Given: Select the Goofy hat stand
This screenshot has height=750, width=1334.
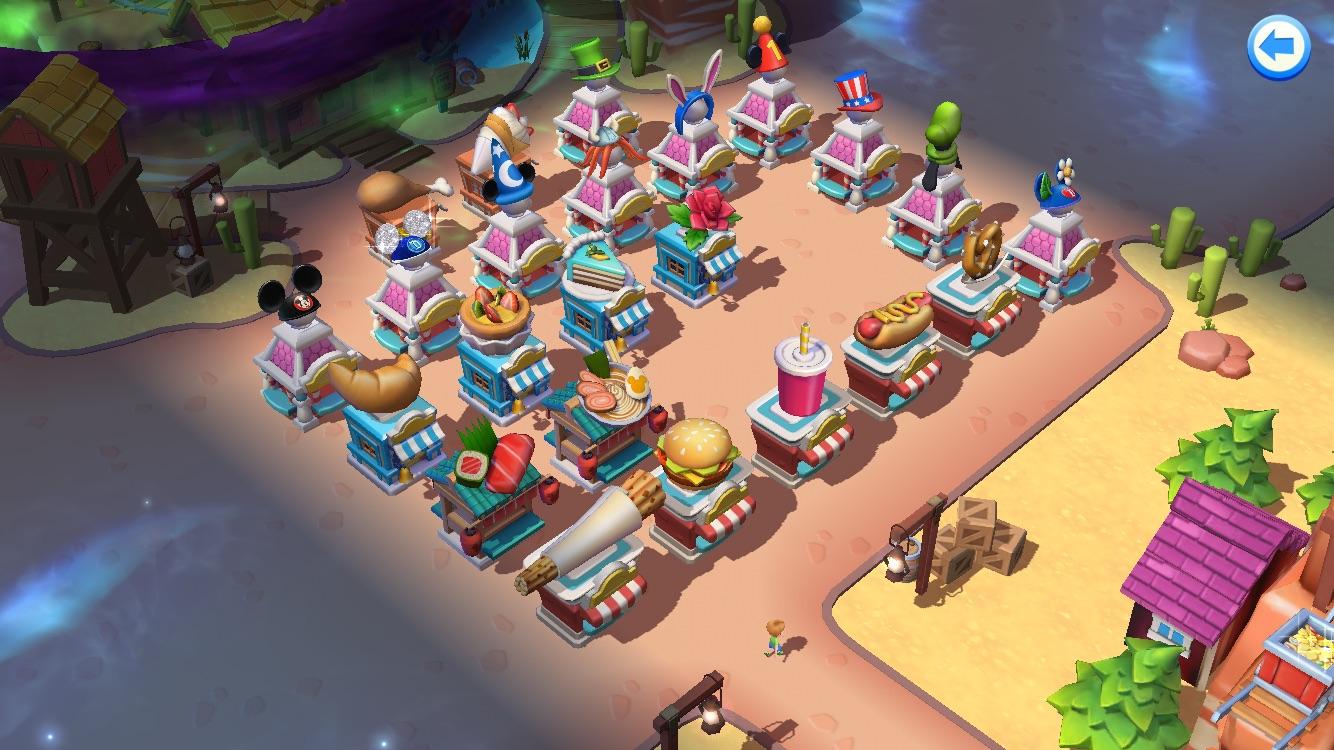Looking at the screenshot, I should (946, 130).
